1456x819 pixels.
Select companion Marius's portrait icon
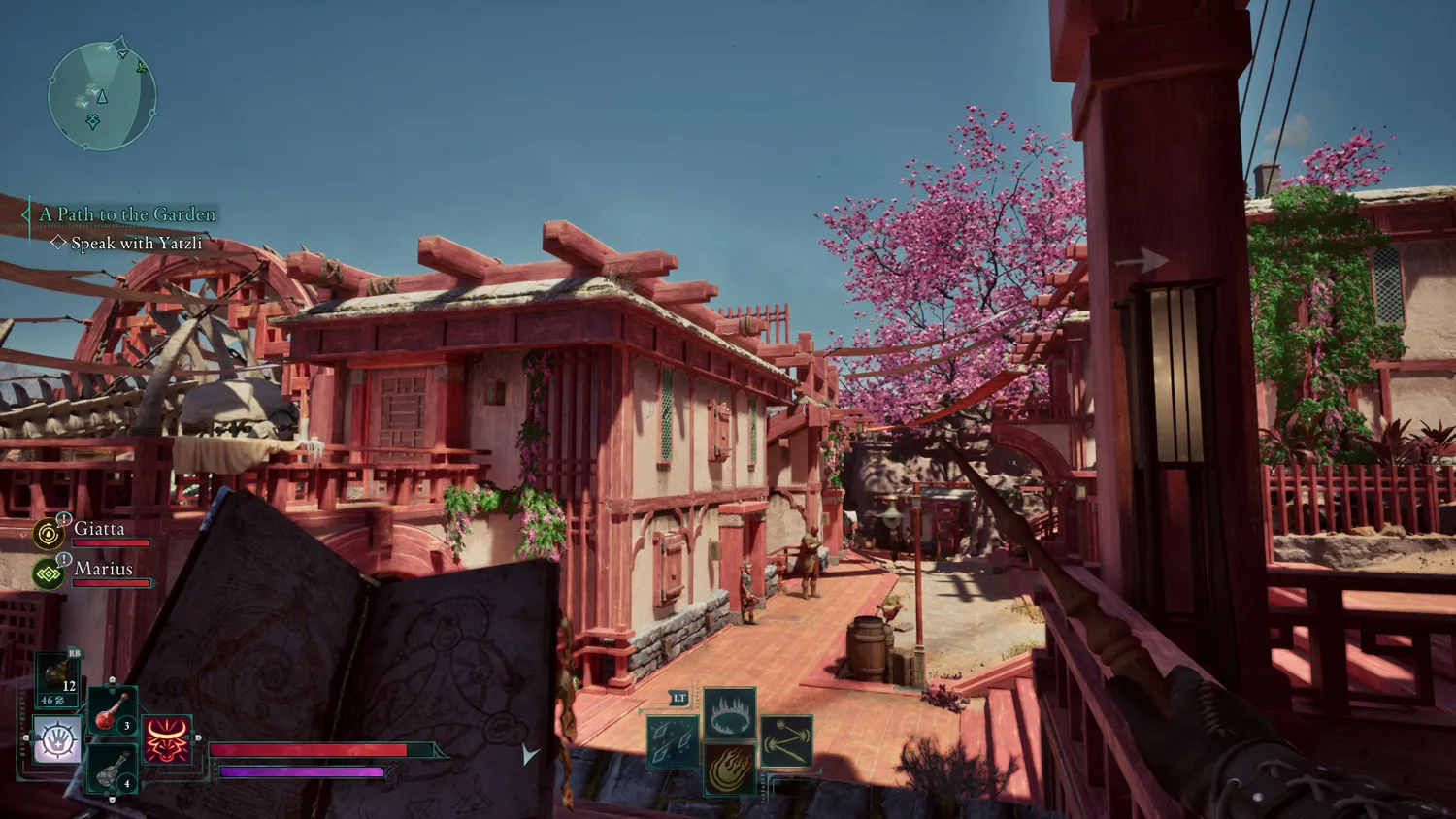48,573
